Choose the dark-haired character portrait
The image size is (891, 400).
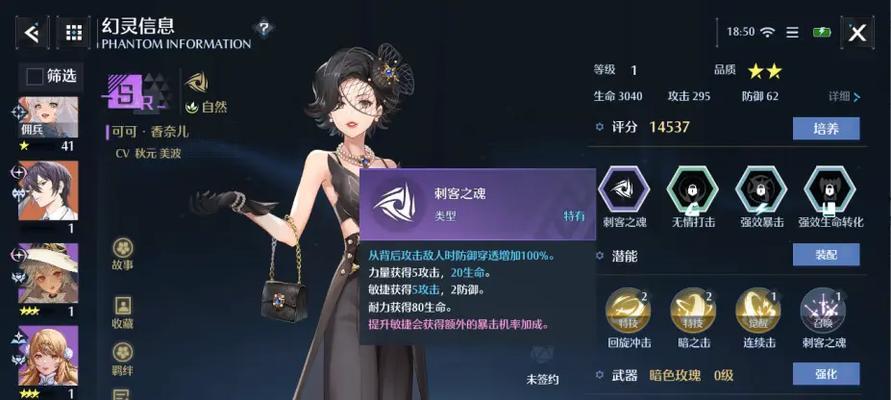tap(48, 190)
